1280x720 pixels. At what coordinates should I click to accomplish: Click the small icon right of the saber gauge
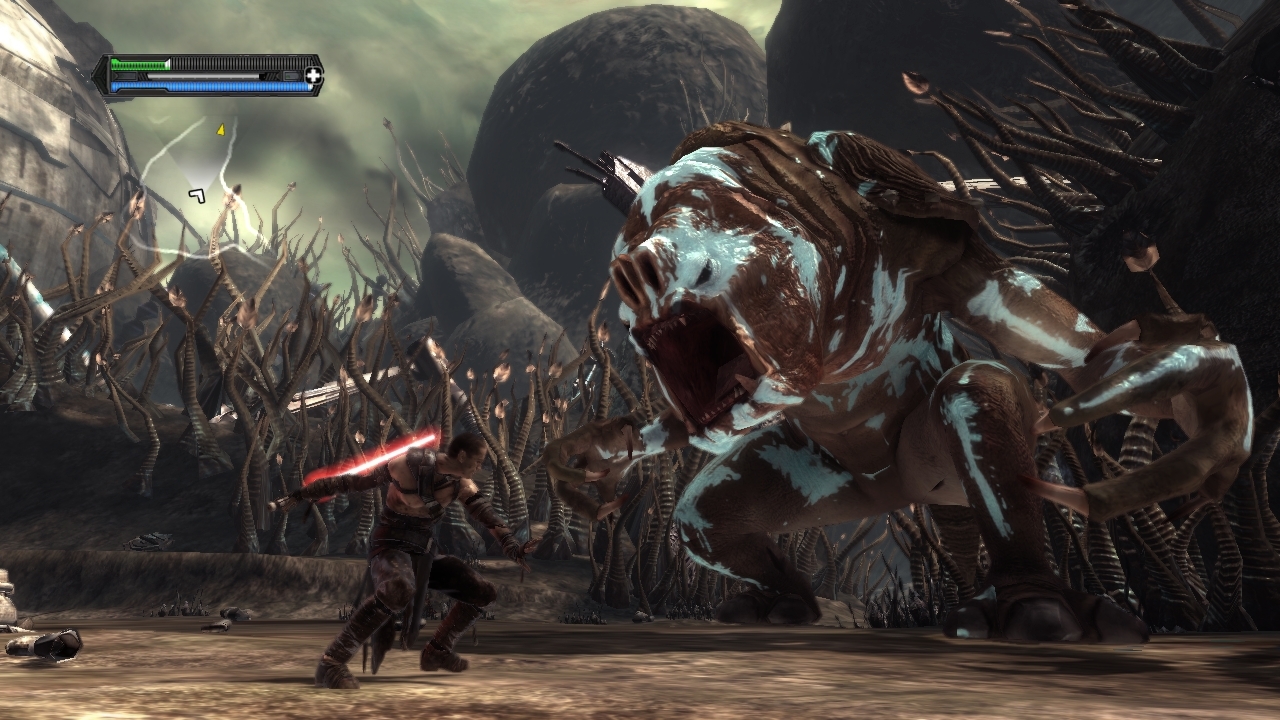pyautogui.click(x=291, y=76)
